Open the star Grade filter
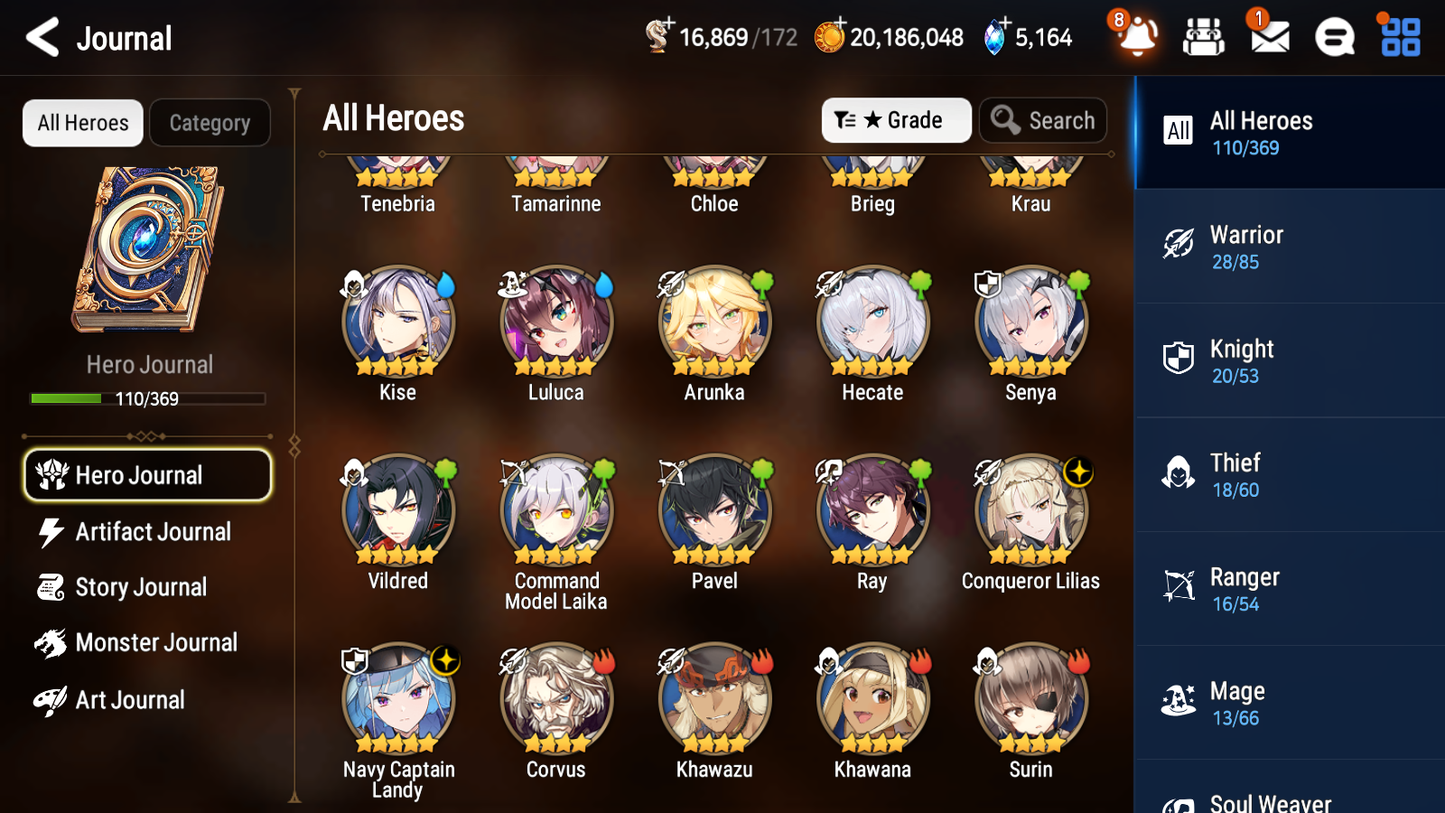 click(x=895, y=120)
